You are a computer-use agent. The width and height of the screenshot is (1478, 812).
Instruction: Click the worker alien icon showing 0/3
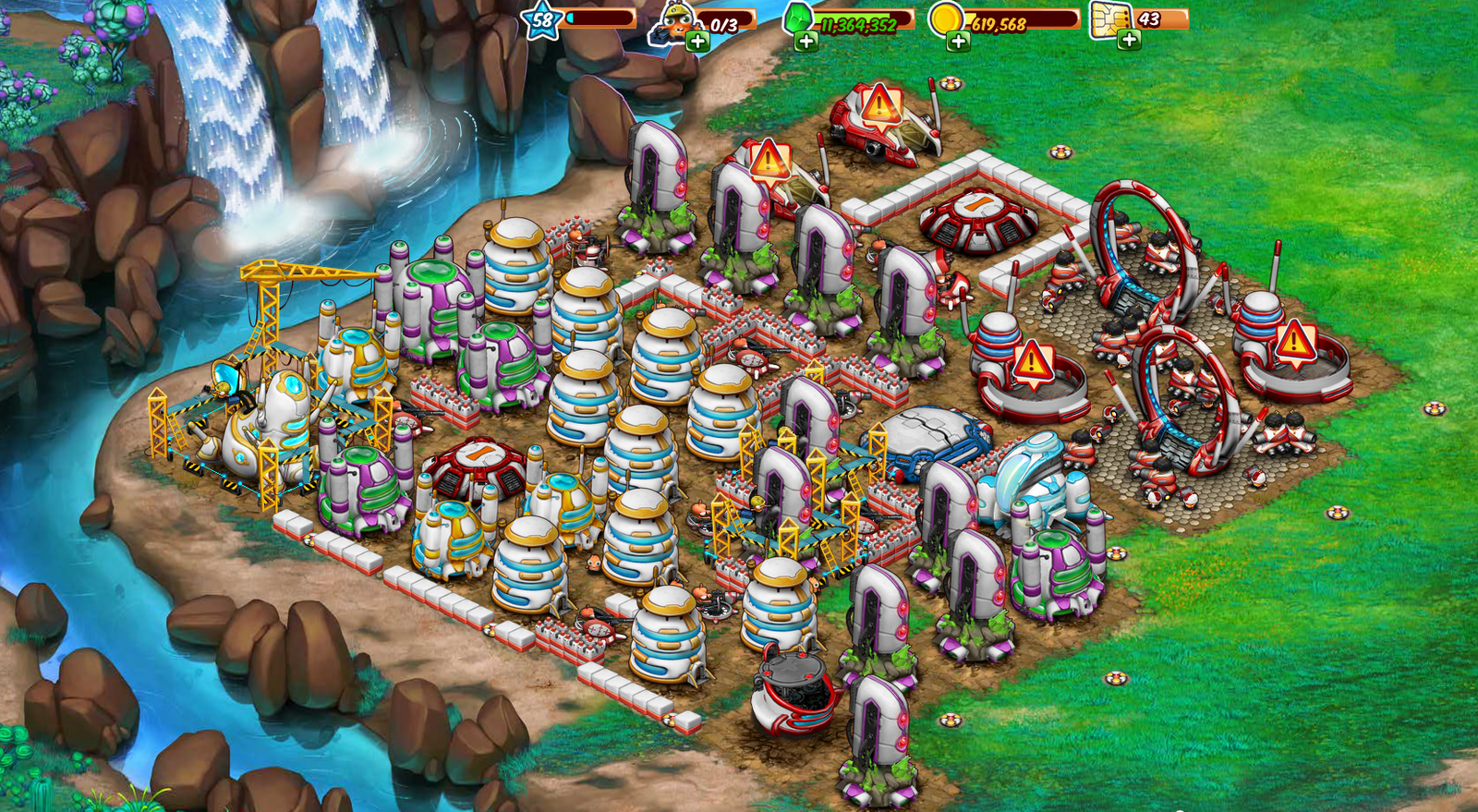[x=673, y=20]
